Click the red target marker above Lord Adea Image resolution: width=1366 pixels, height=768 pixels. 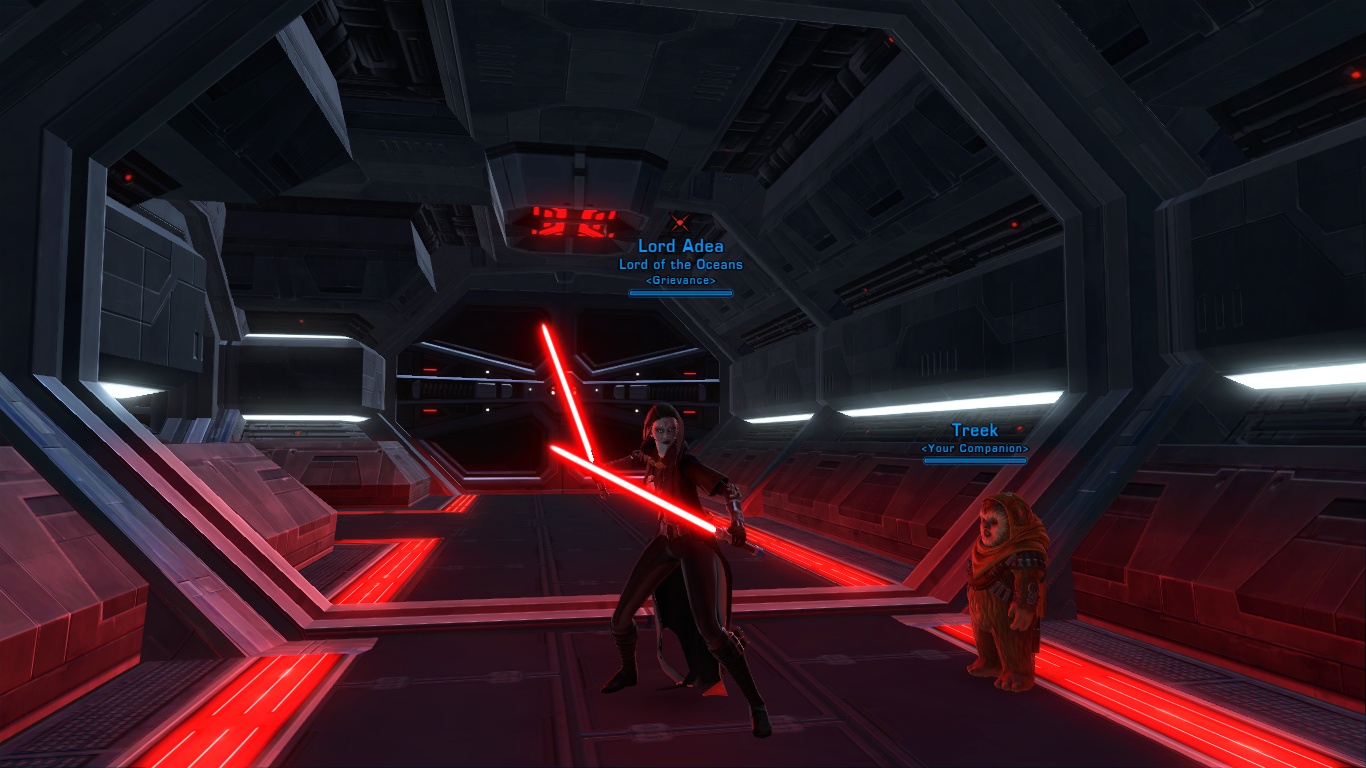point(680,221)
